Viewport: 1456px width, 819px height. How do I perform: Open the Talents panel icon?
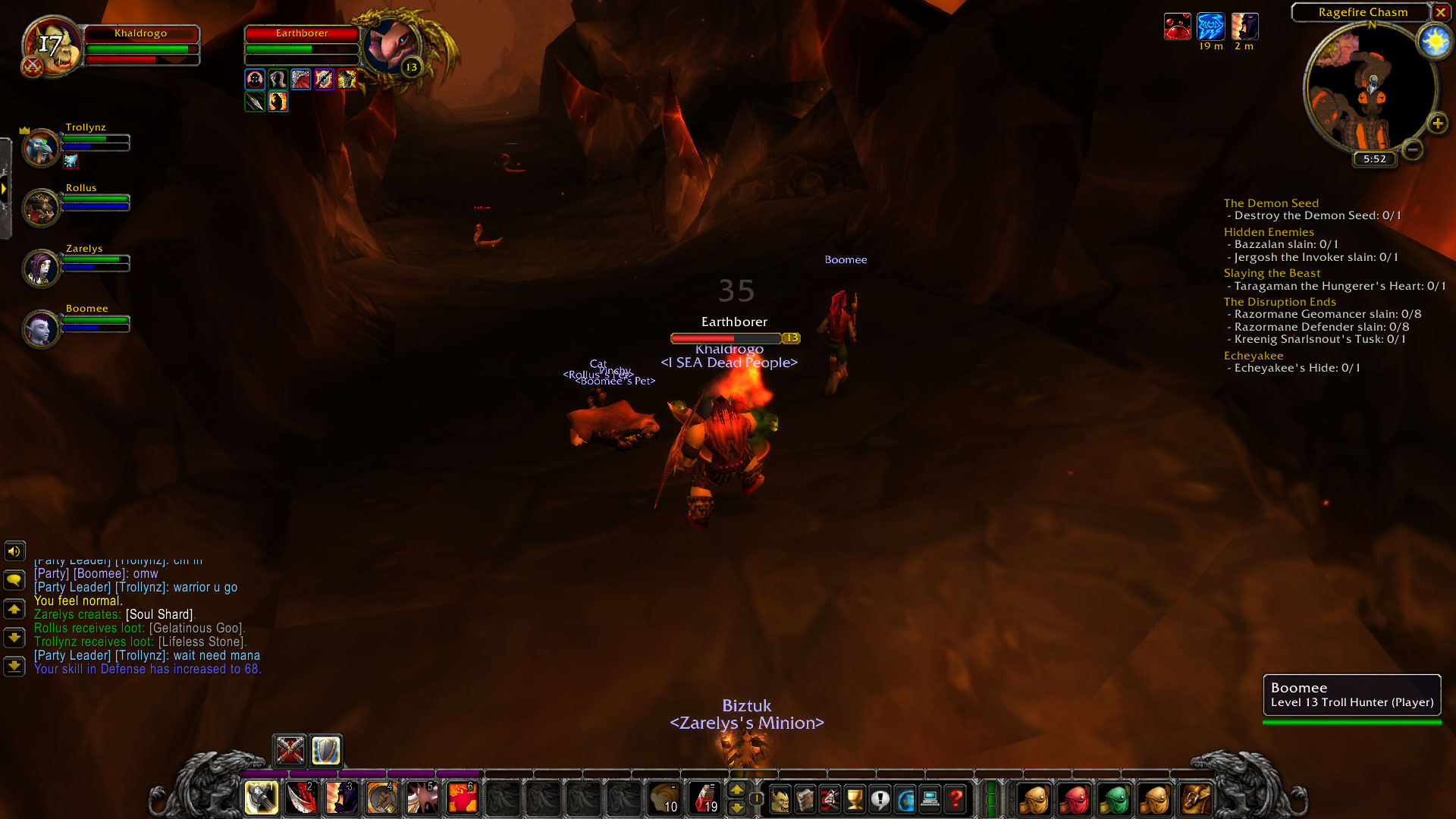[829, 799]
